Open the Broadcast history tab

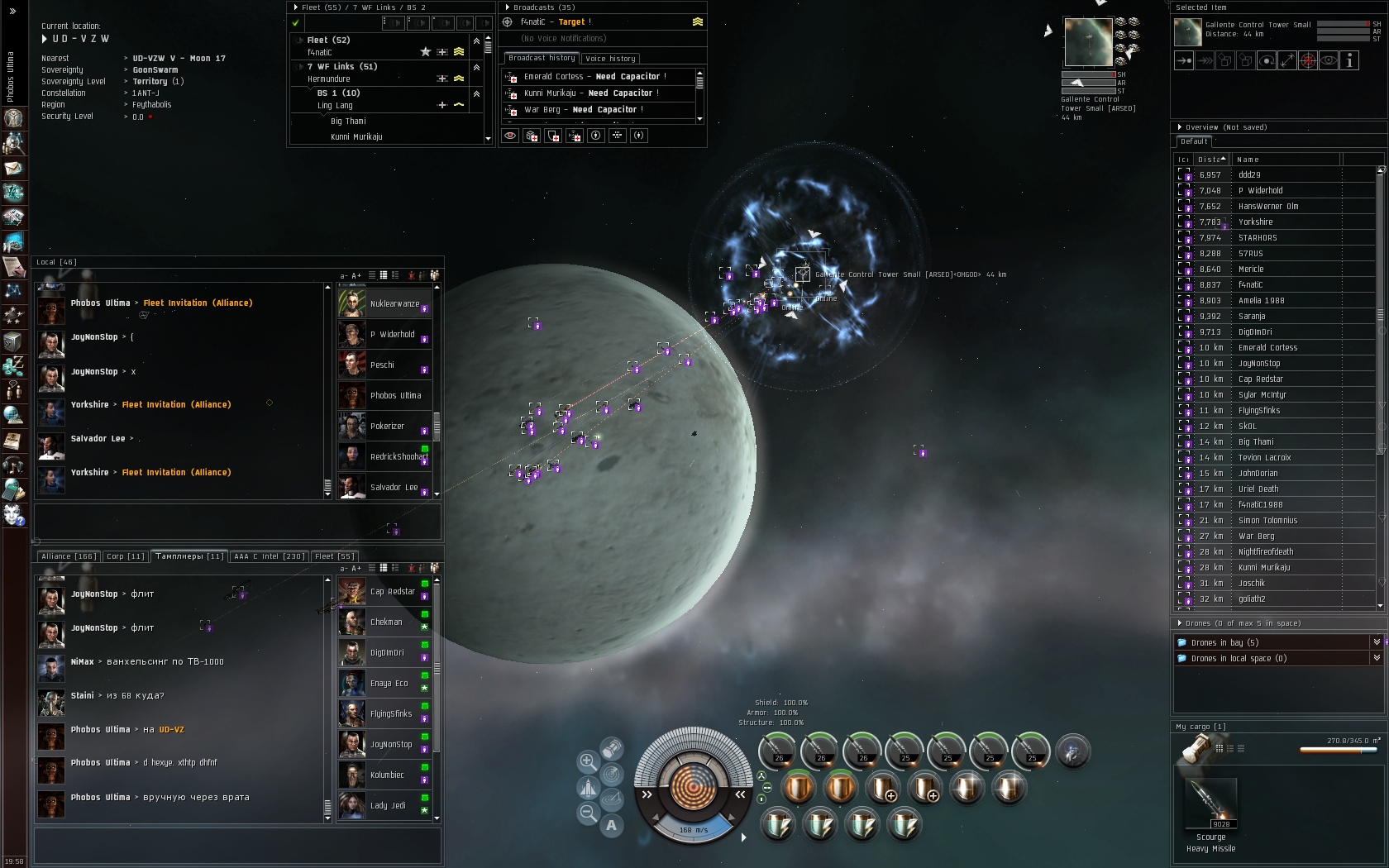coord(542,58)
